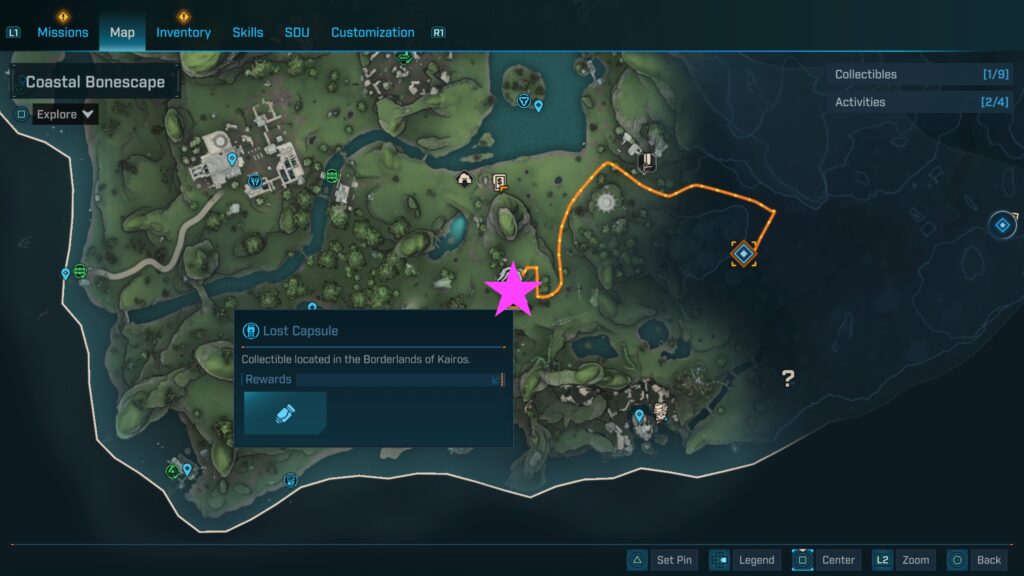1024x576 pixels.
Task: Select the Map tab
Action: click(x=122, y=32)
